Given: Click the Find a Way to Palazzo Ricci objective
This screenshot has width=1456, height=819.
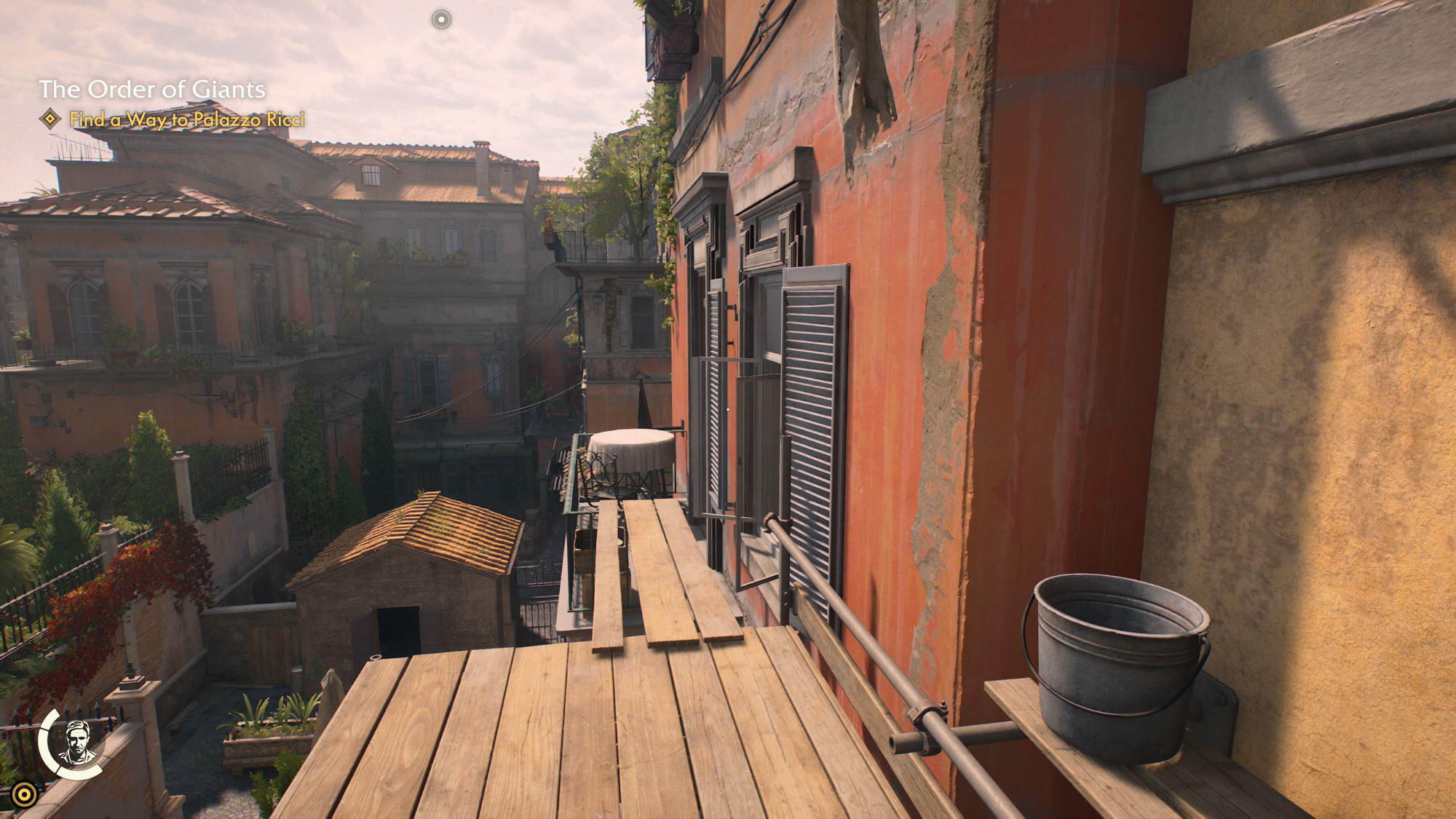Looking at the screenshot, I should tap(186, 119).
